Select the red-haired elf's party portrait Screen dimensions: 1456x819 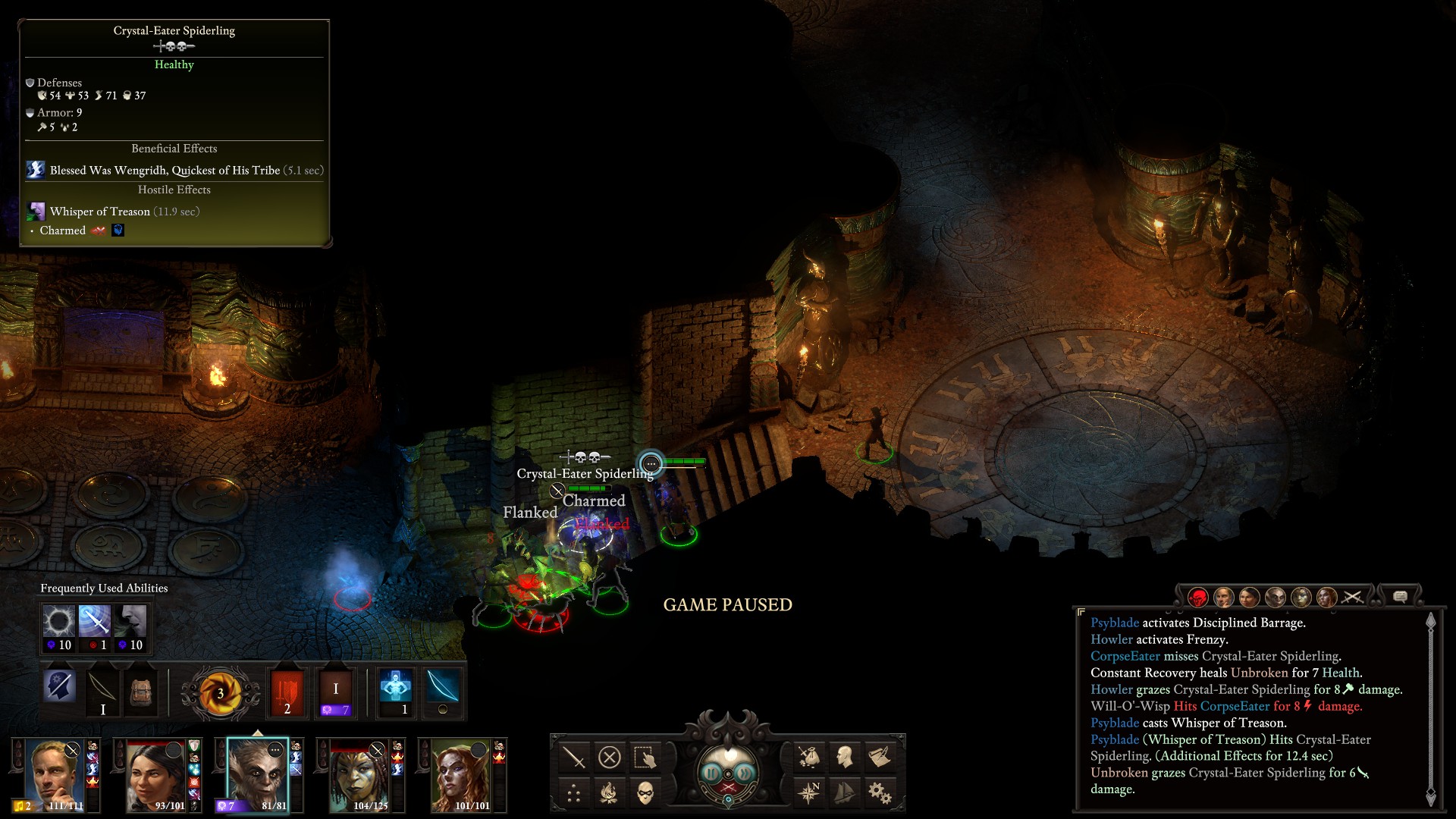pos(460,775)
